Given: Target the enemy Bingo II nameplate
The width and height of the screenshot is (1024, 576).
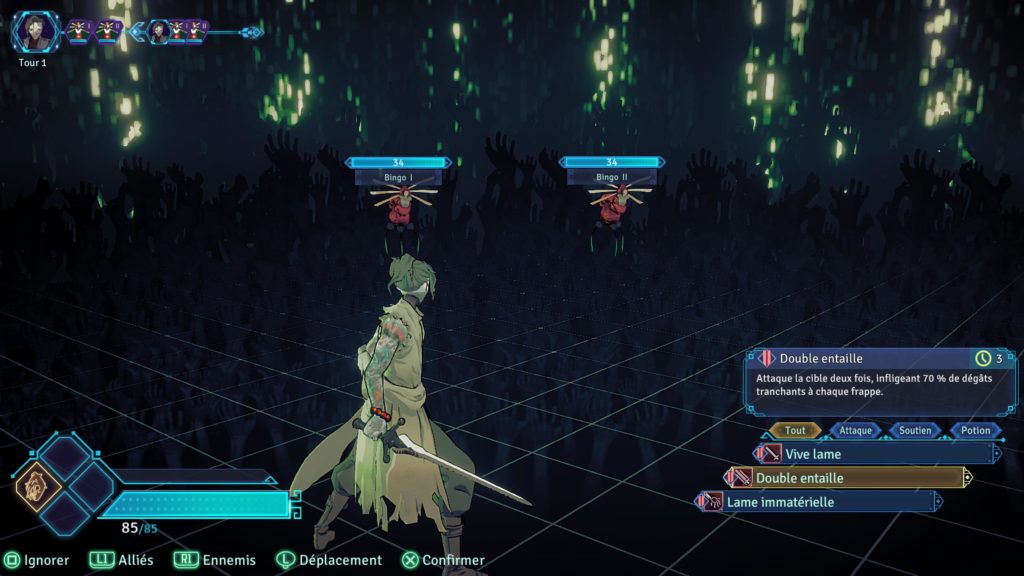Looking at the screenshot, I should coord(611,177).
